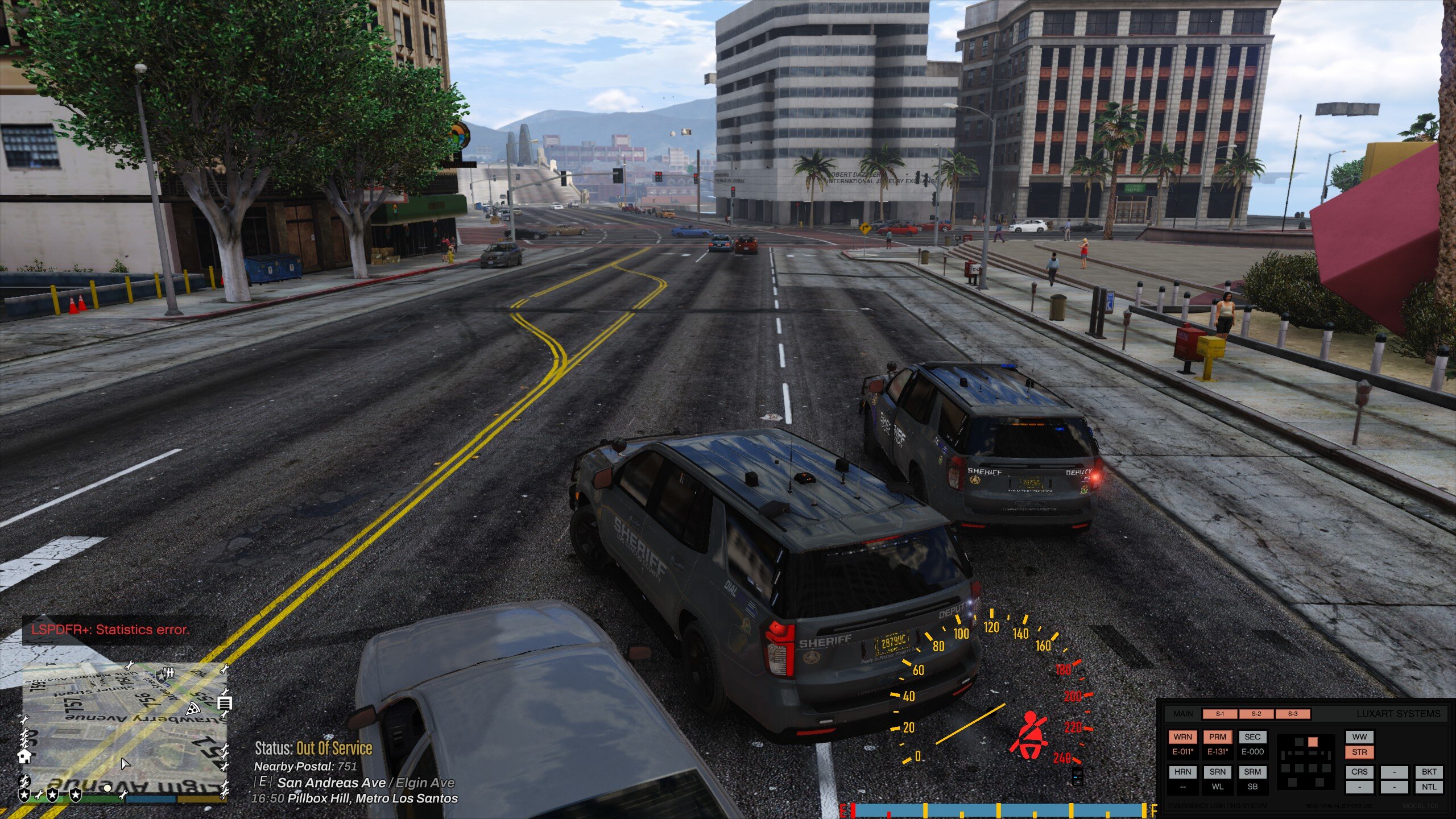Click the SRM siren mode button
Image resolution: width=1456 pixels, height=819 pixels.
[x=1252, y=772]
